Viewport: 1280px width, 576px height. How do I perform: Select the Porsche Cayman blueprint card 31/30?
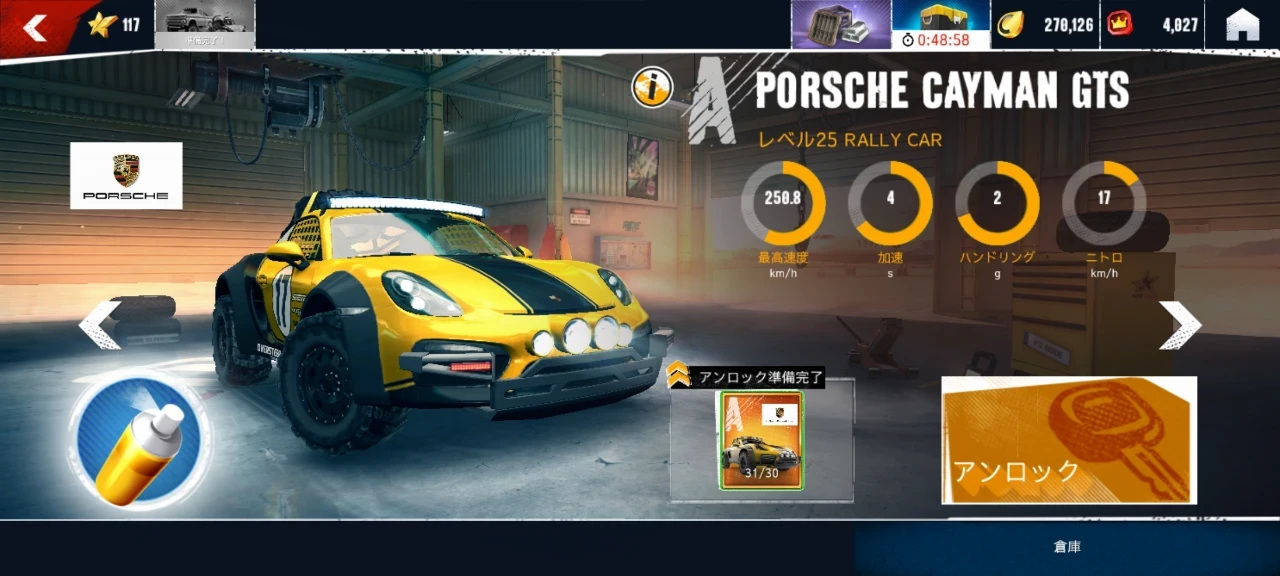[x=761, y=440]
